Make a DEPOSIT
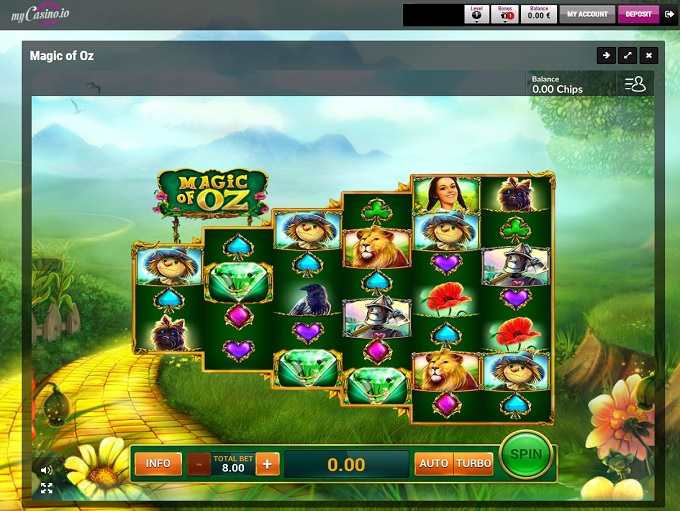This screenshot has width=680, height=511. point(638,14)
